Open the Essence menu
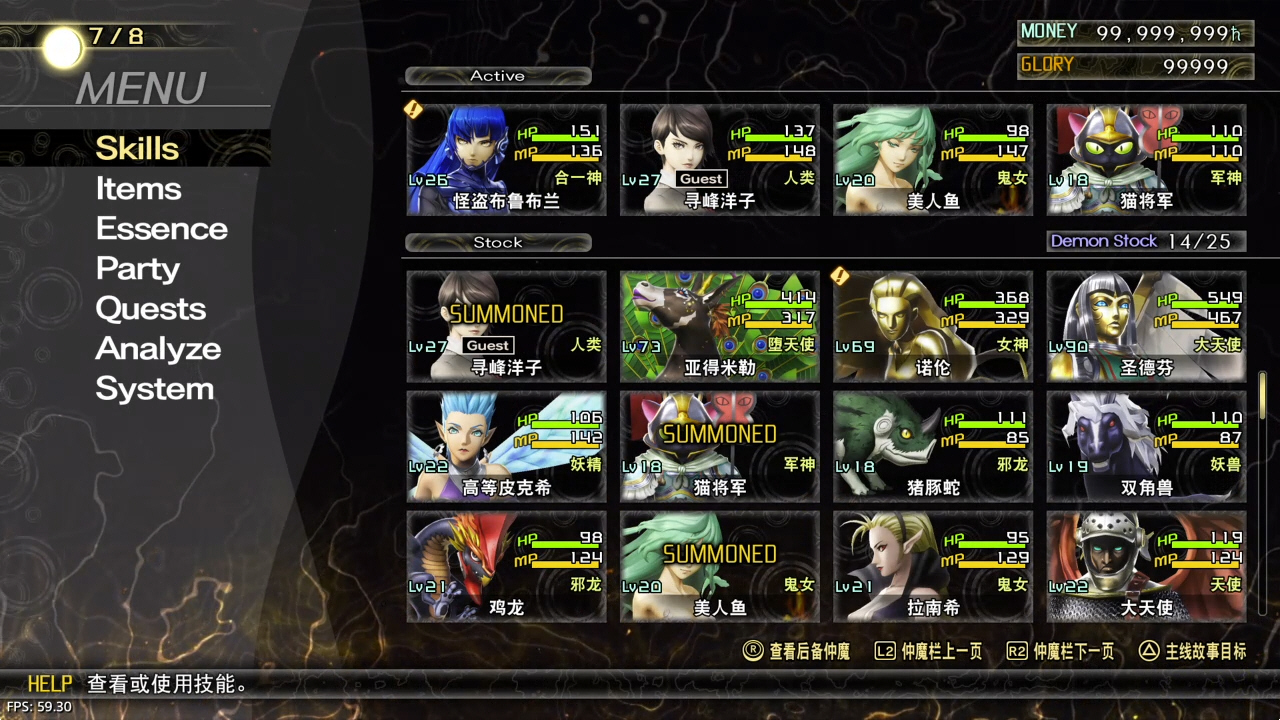The image size is (1280, 720). (161, 229)
